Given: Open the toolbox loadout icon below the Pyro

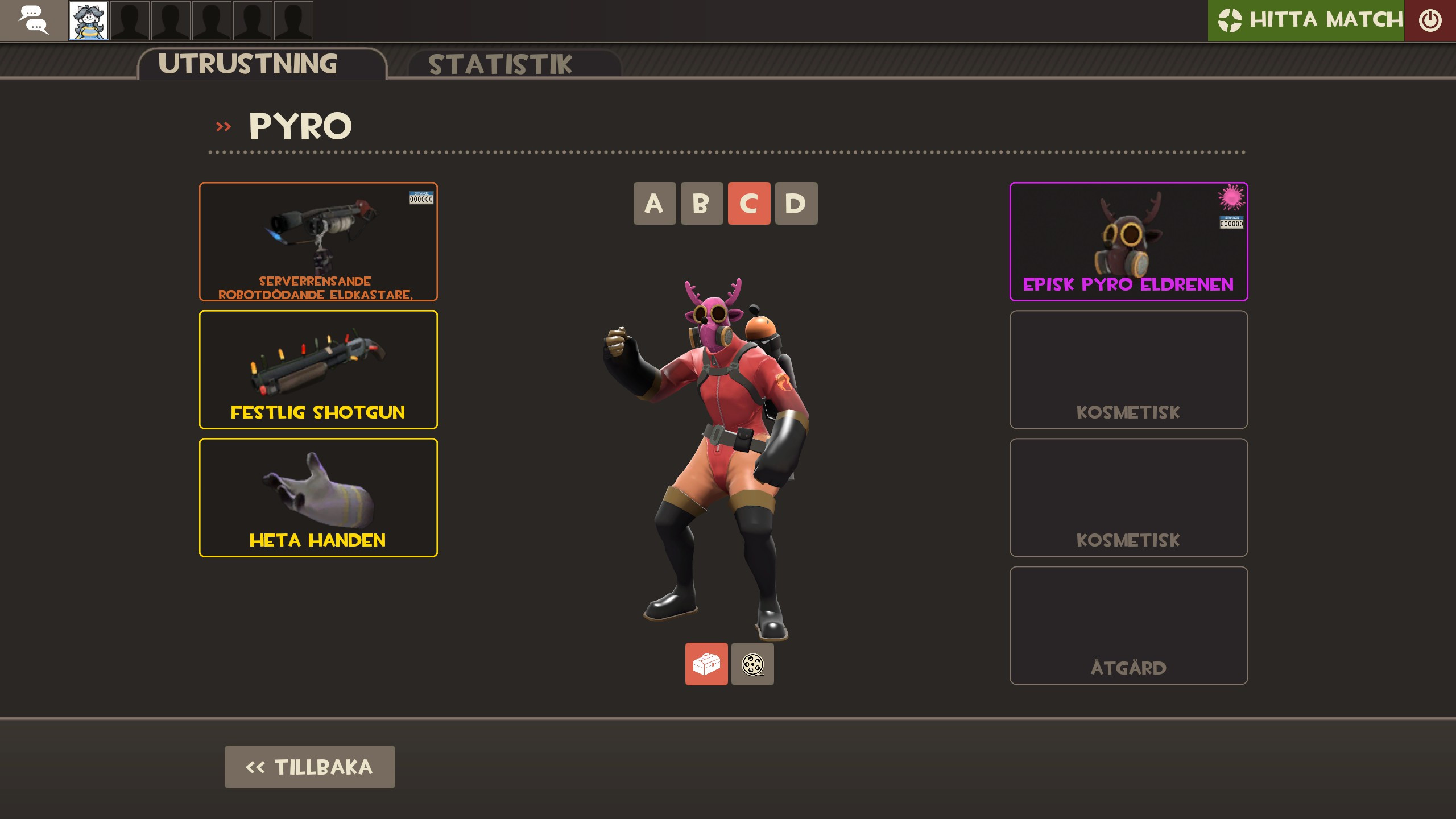Looking at the screenshot, I should (x=706, y=664).
